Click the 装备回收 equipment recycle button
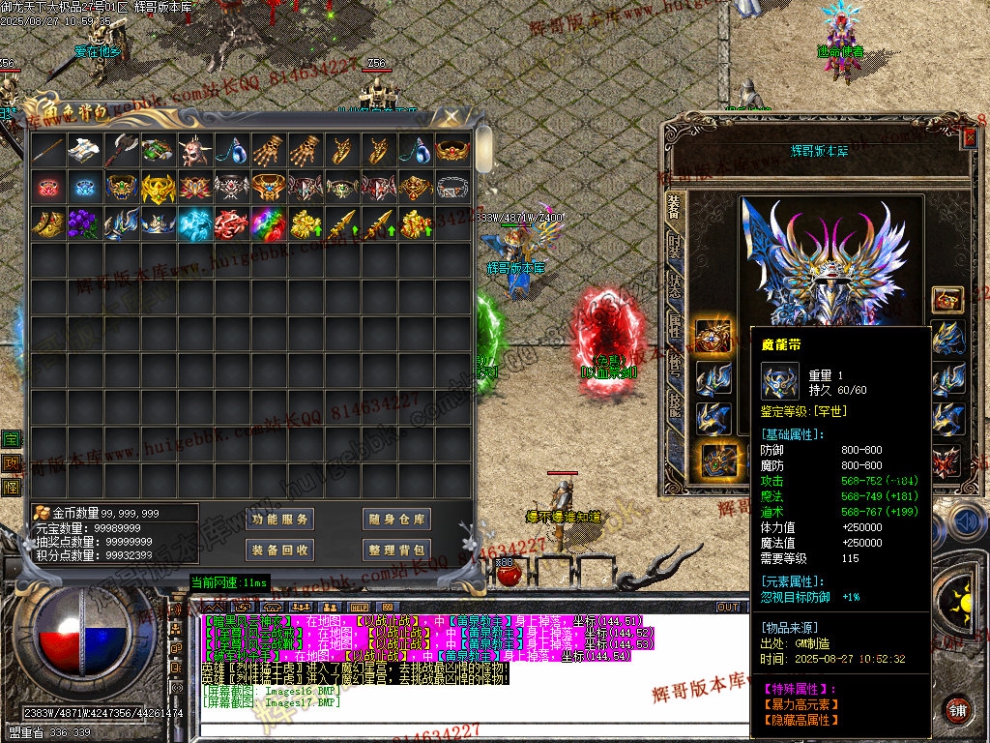This screenshot has width=990, height=743. point(279,549)
